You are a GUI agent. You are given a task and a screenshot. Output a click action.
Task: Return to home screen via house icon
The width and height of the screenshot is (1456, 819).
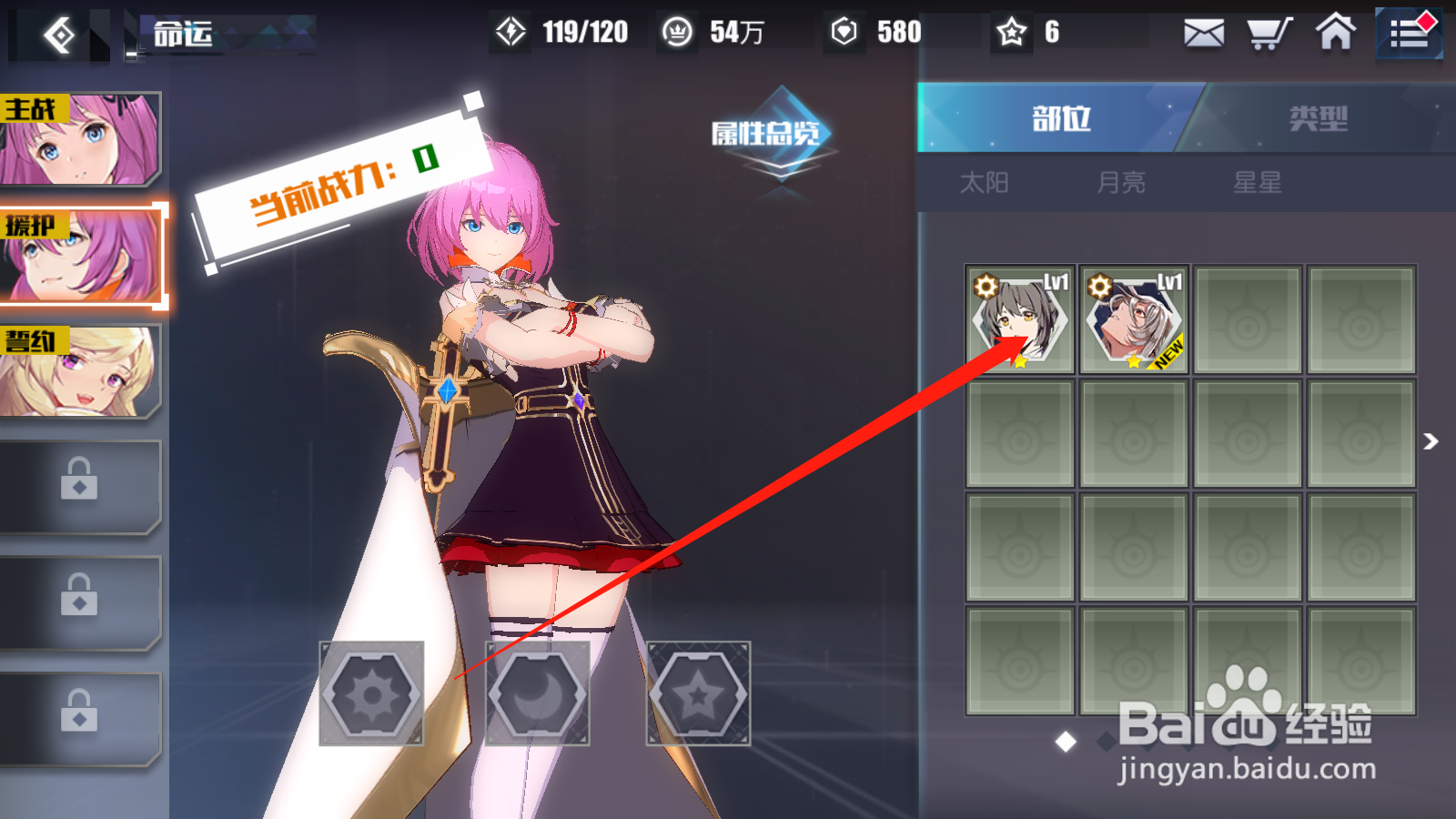pos(1334,33)
